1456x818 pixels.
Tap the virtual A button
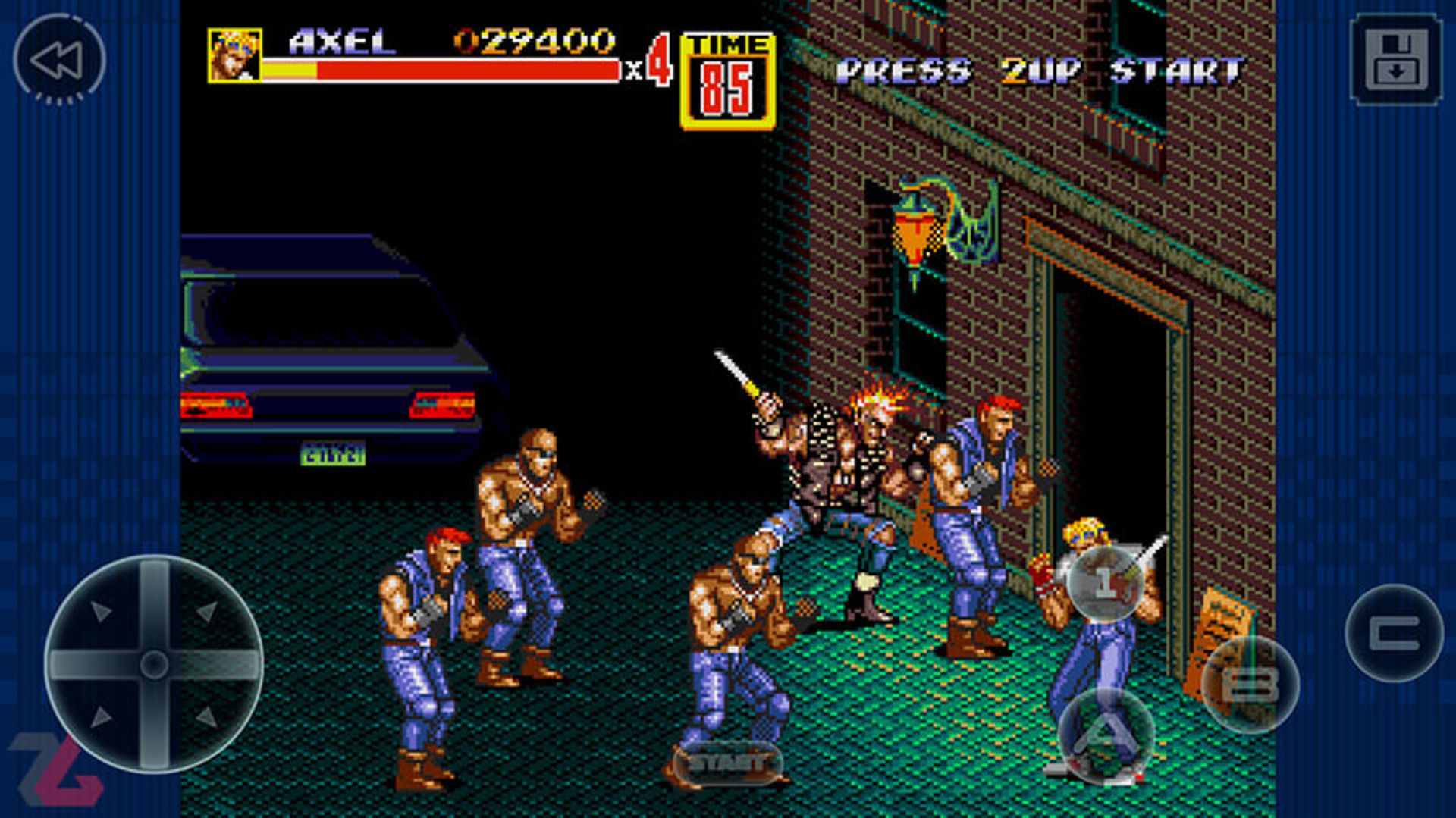(x=1106, y=734)
